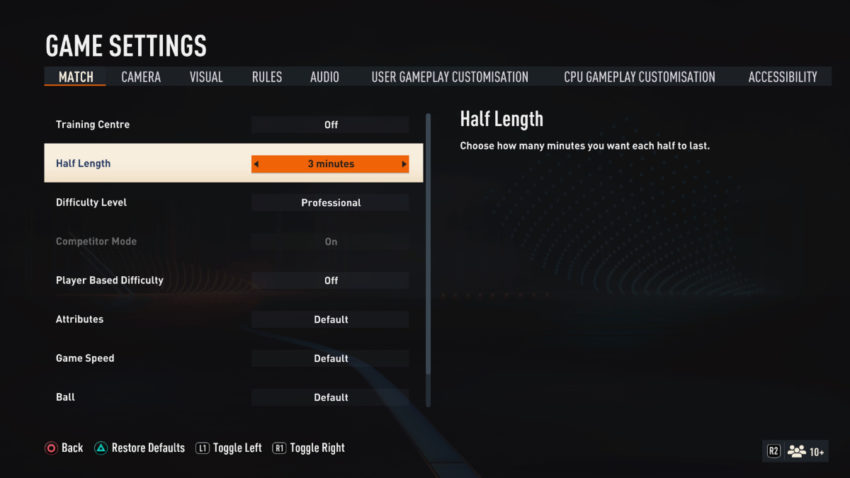The image size is (850, 478).
Task: Select the Game Speed setting
Action: [x=232, y=359]
